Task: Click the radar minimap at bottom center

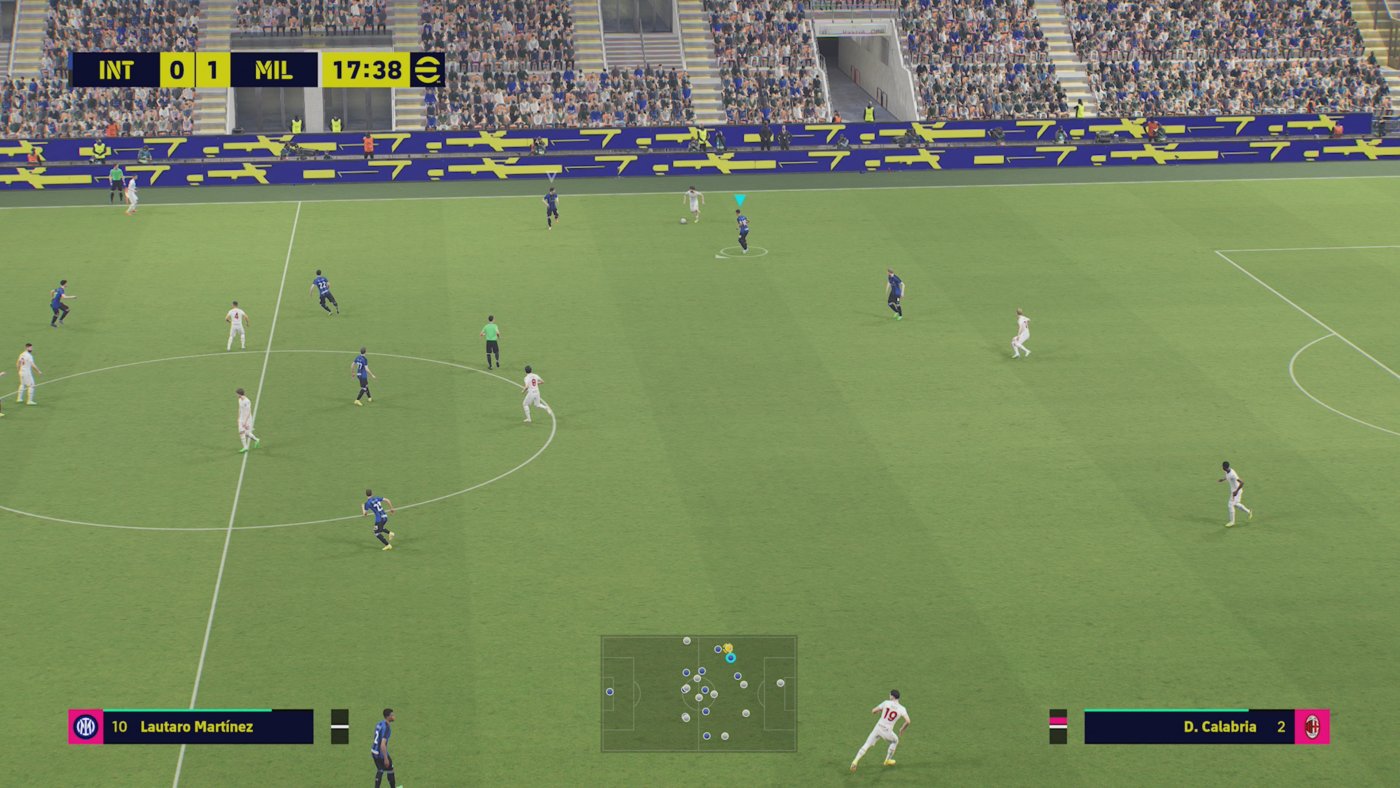Action: coord(700,692)
